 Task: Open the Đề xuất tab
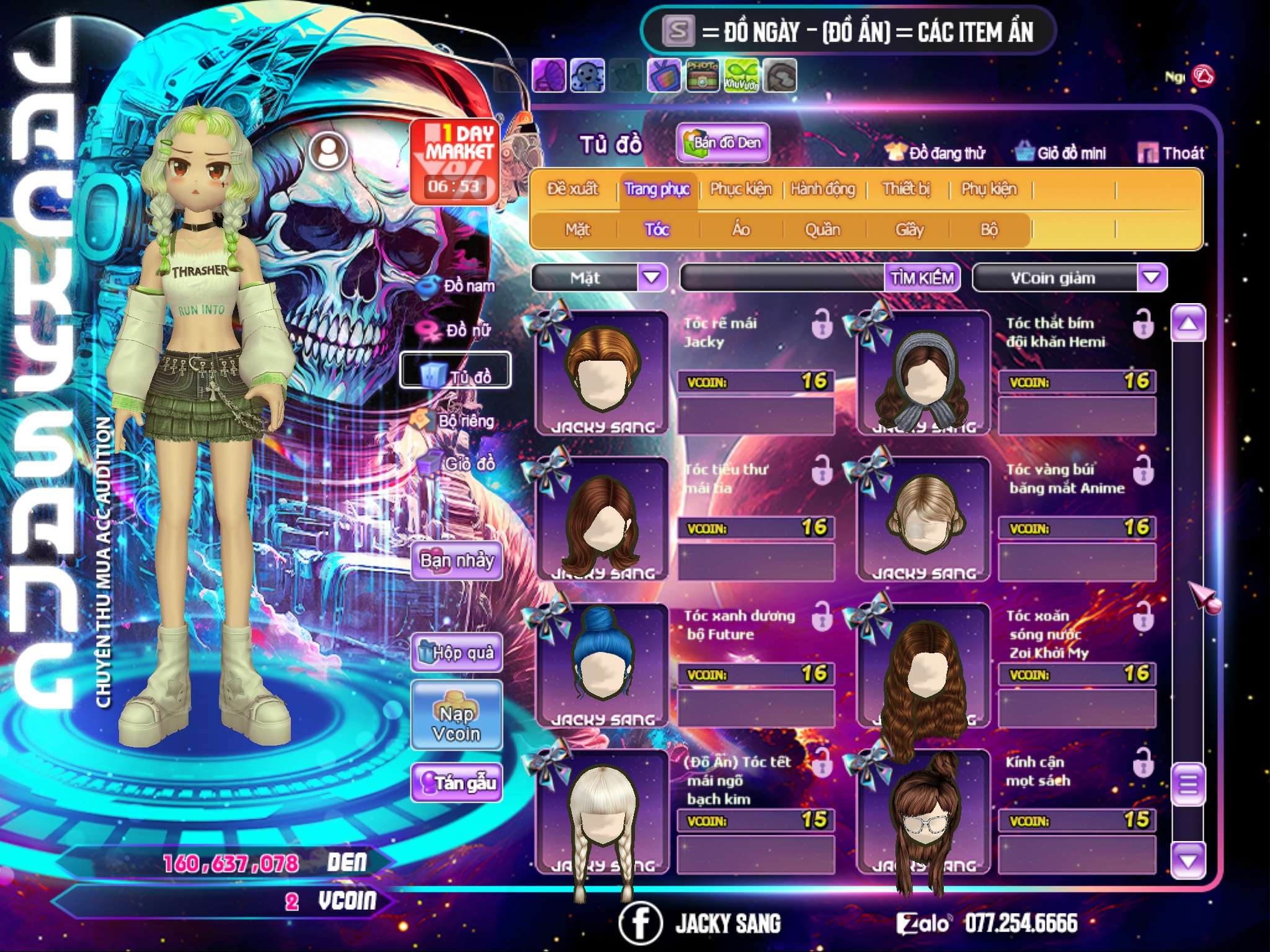(x=572, y=188)
